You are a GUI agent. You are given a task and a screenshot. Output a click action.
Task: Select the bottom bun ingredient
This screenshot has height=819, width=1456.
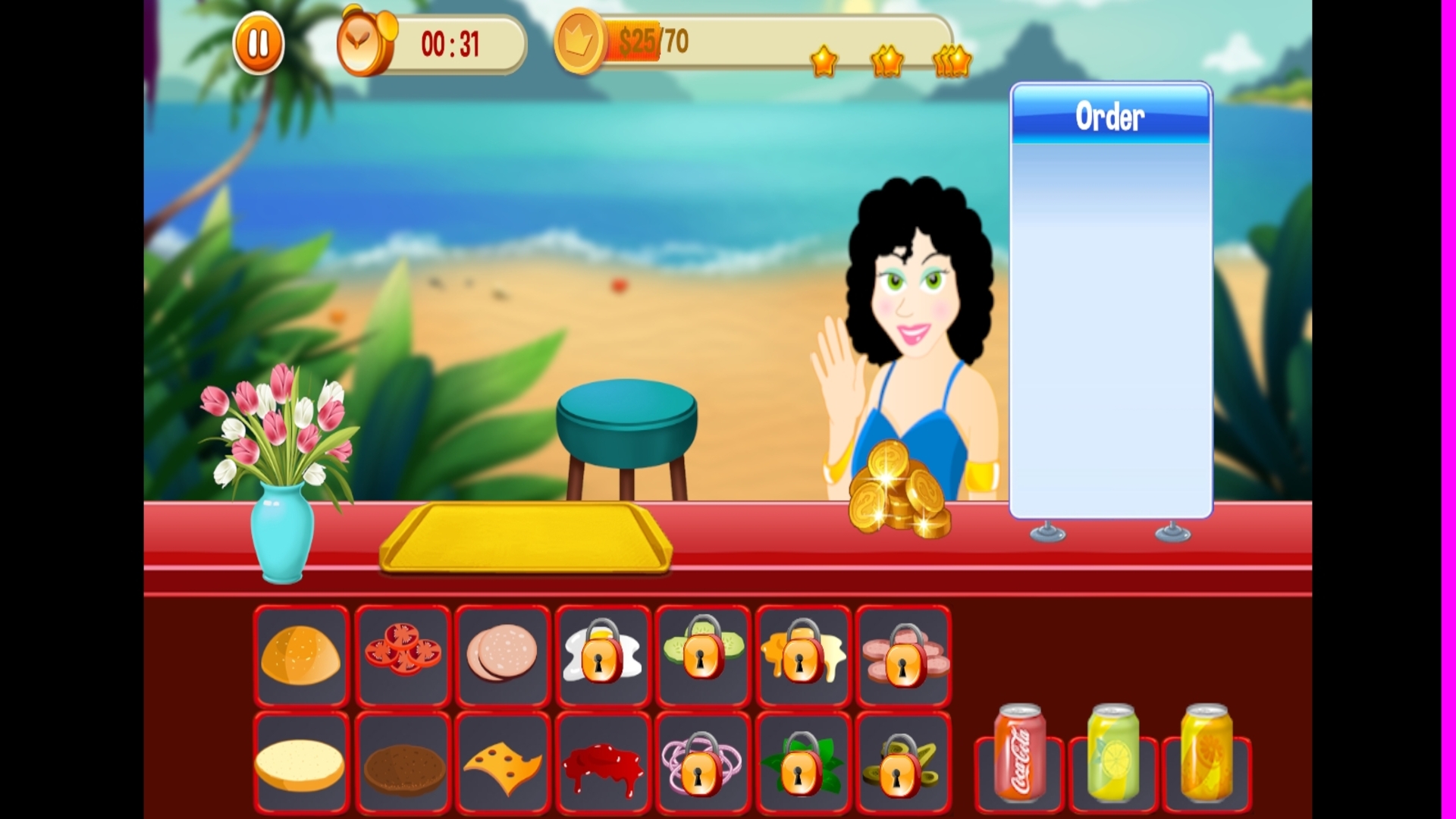click(x=302, y=761)
